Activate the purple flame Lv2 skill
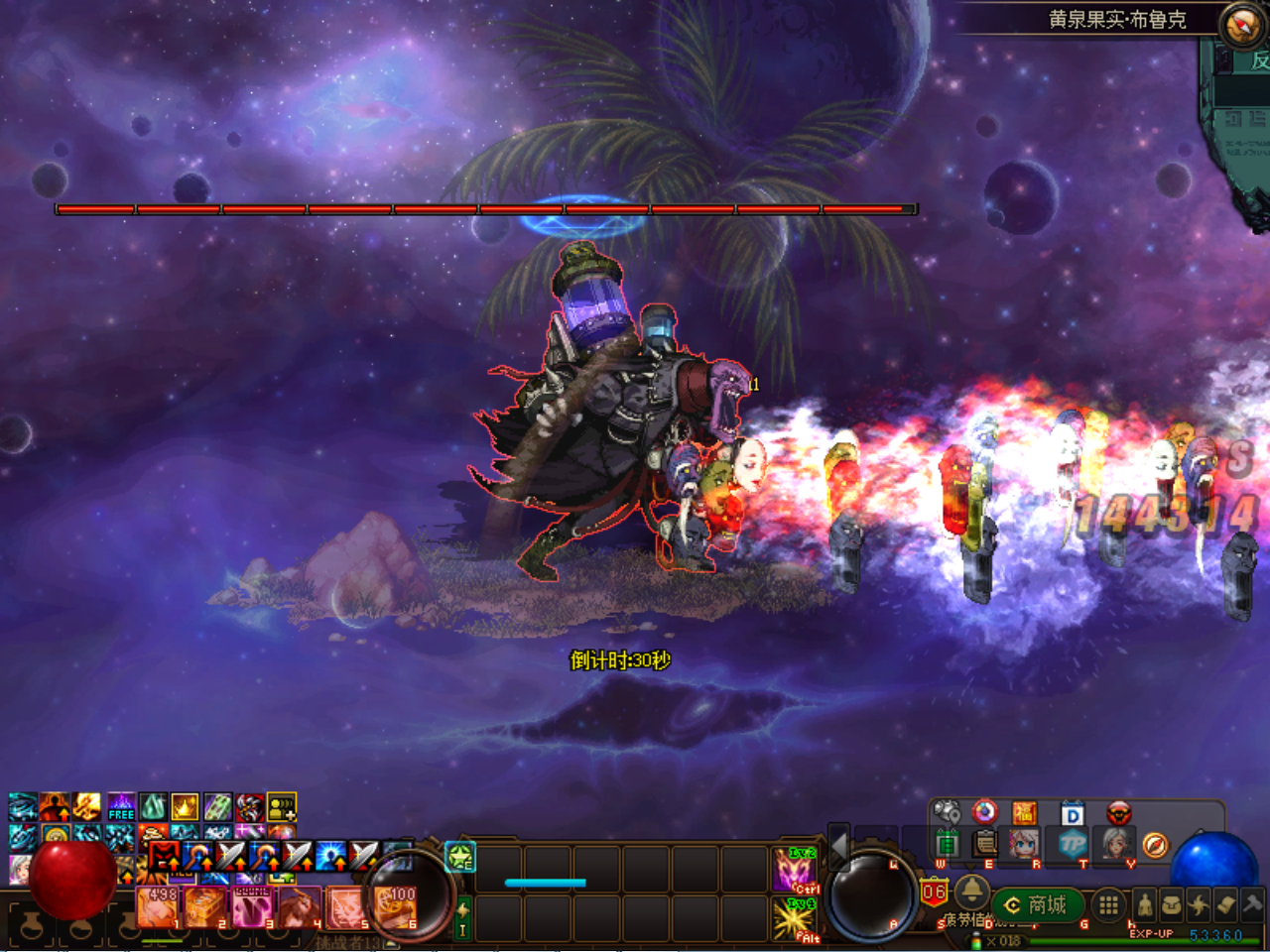 (x=794, y=869)
